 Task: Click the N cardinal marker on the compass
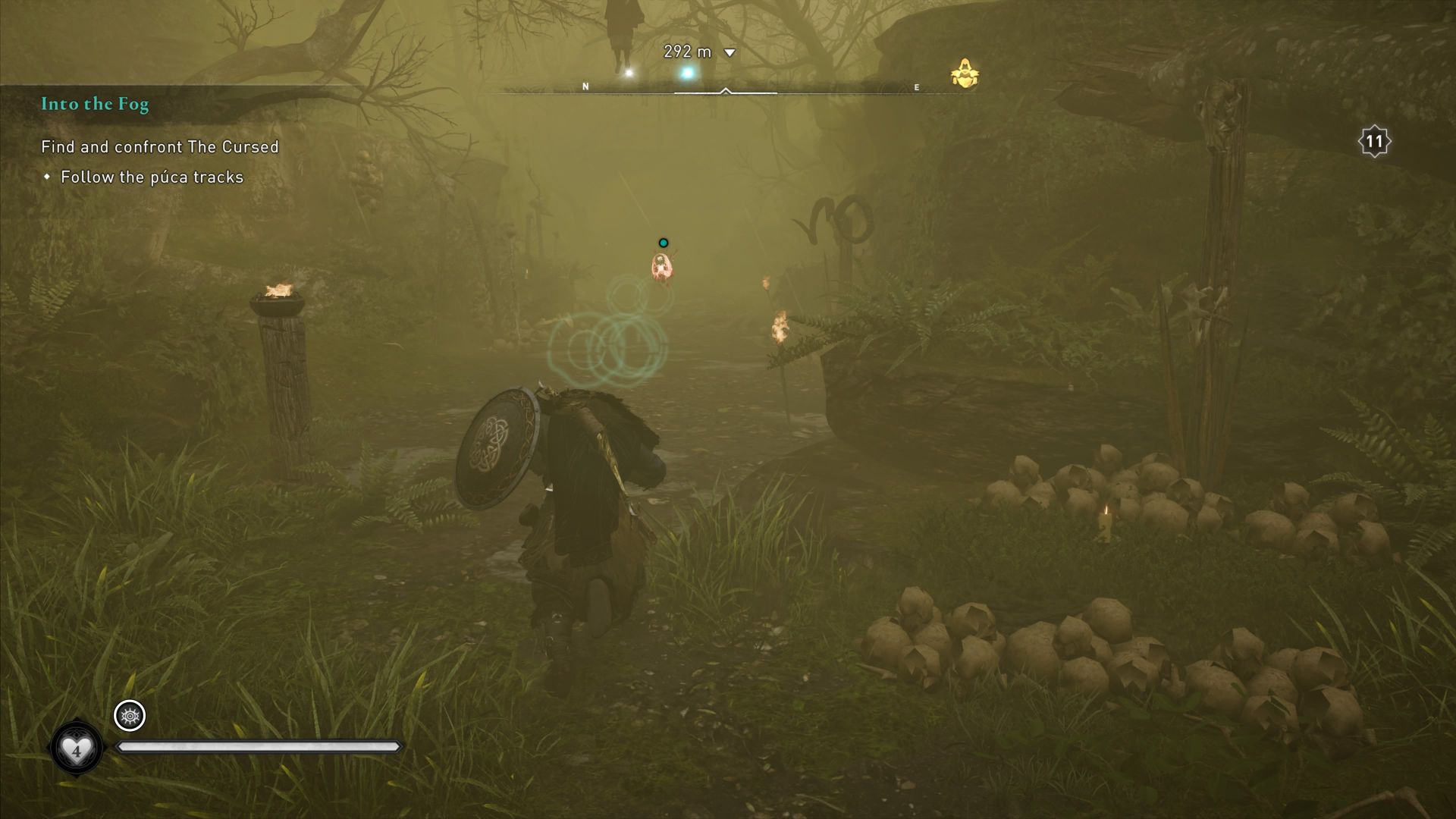click(585, 86)
